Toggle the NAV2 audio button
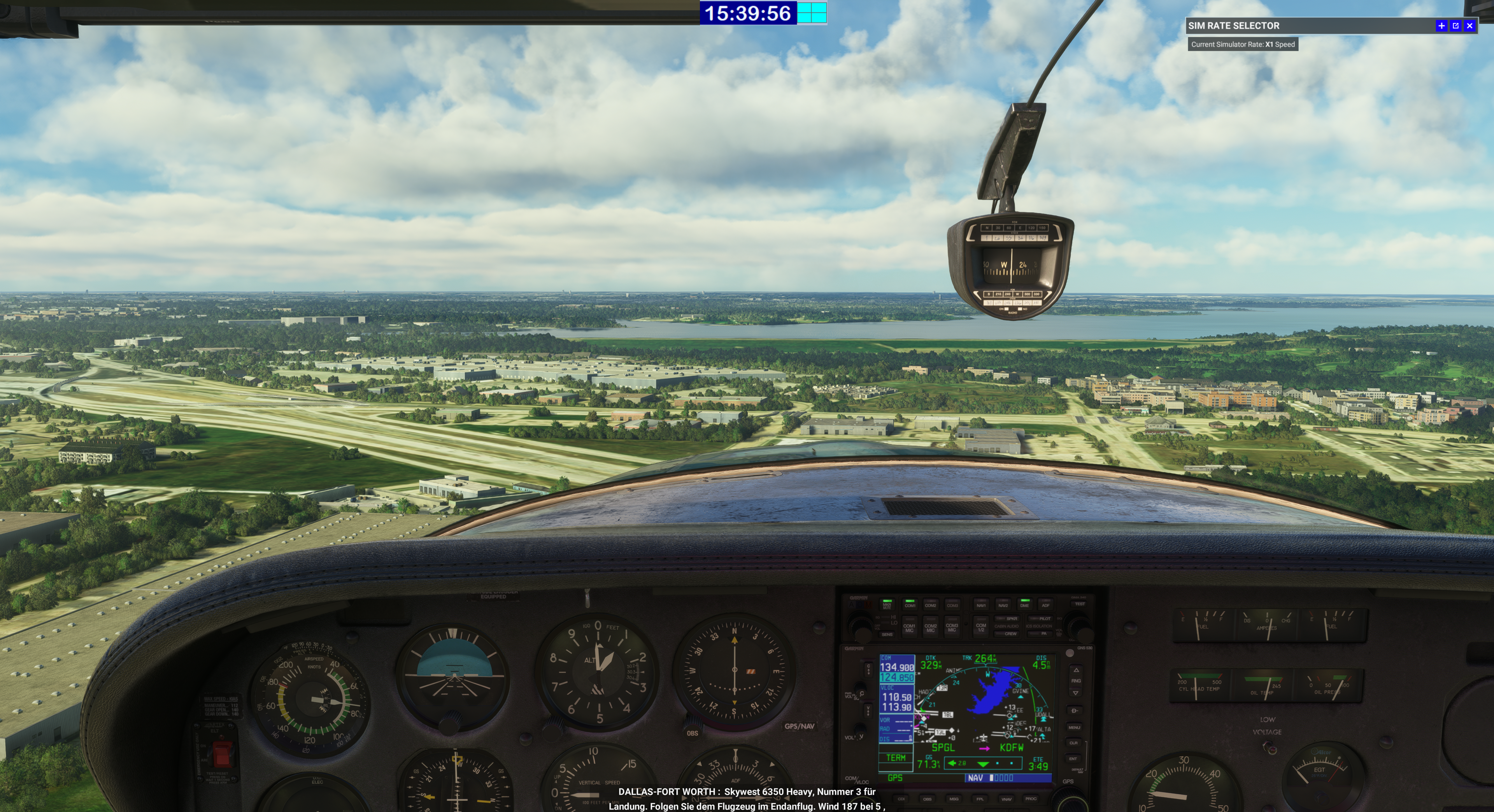The width and height of the screenshot is (1494, 812). pos(1003,604)
